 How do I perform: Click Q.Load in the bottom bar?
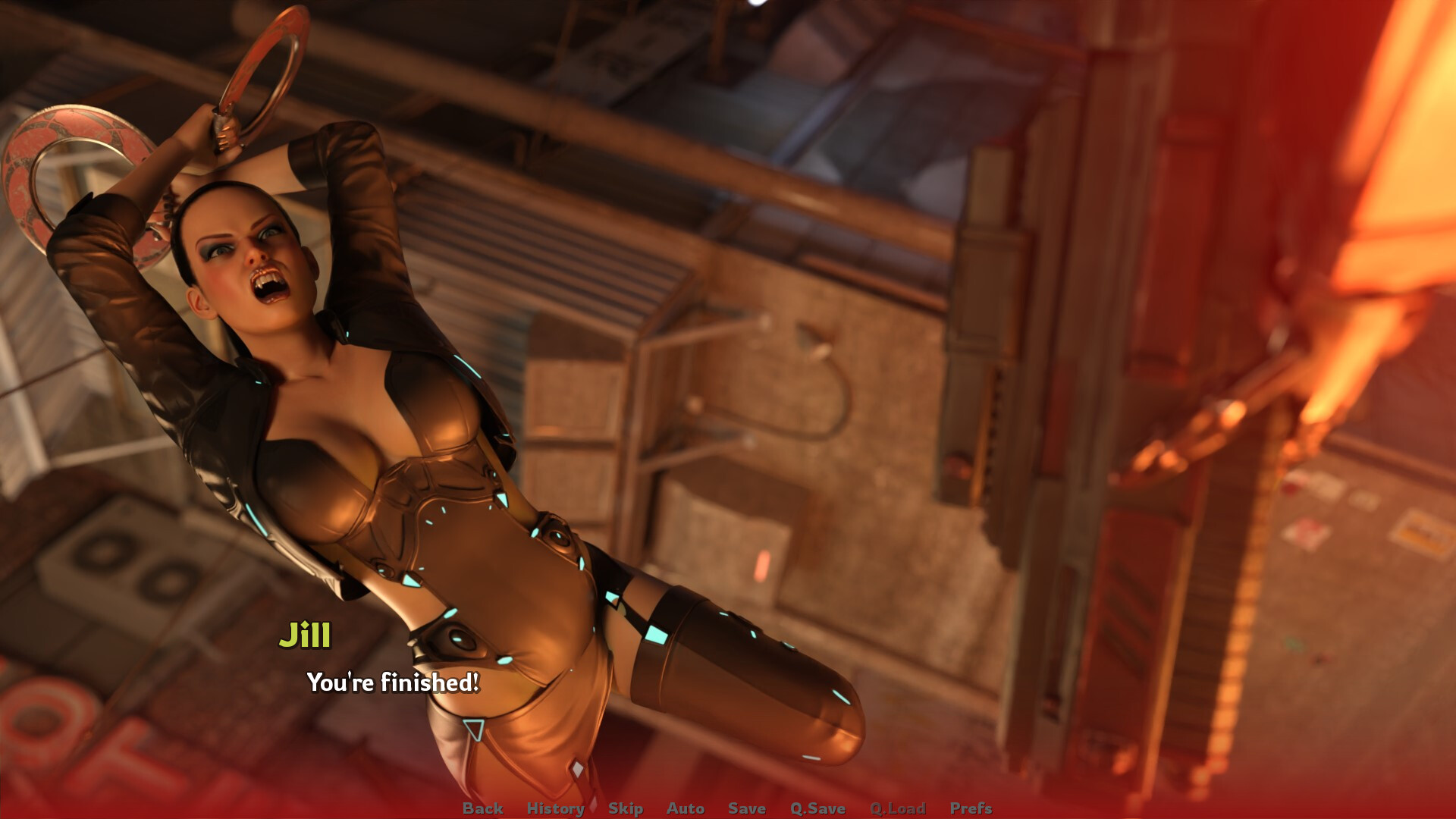point(898,808)
